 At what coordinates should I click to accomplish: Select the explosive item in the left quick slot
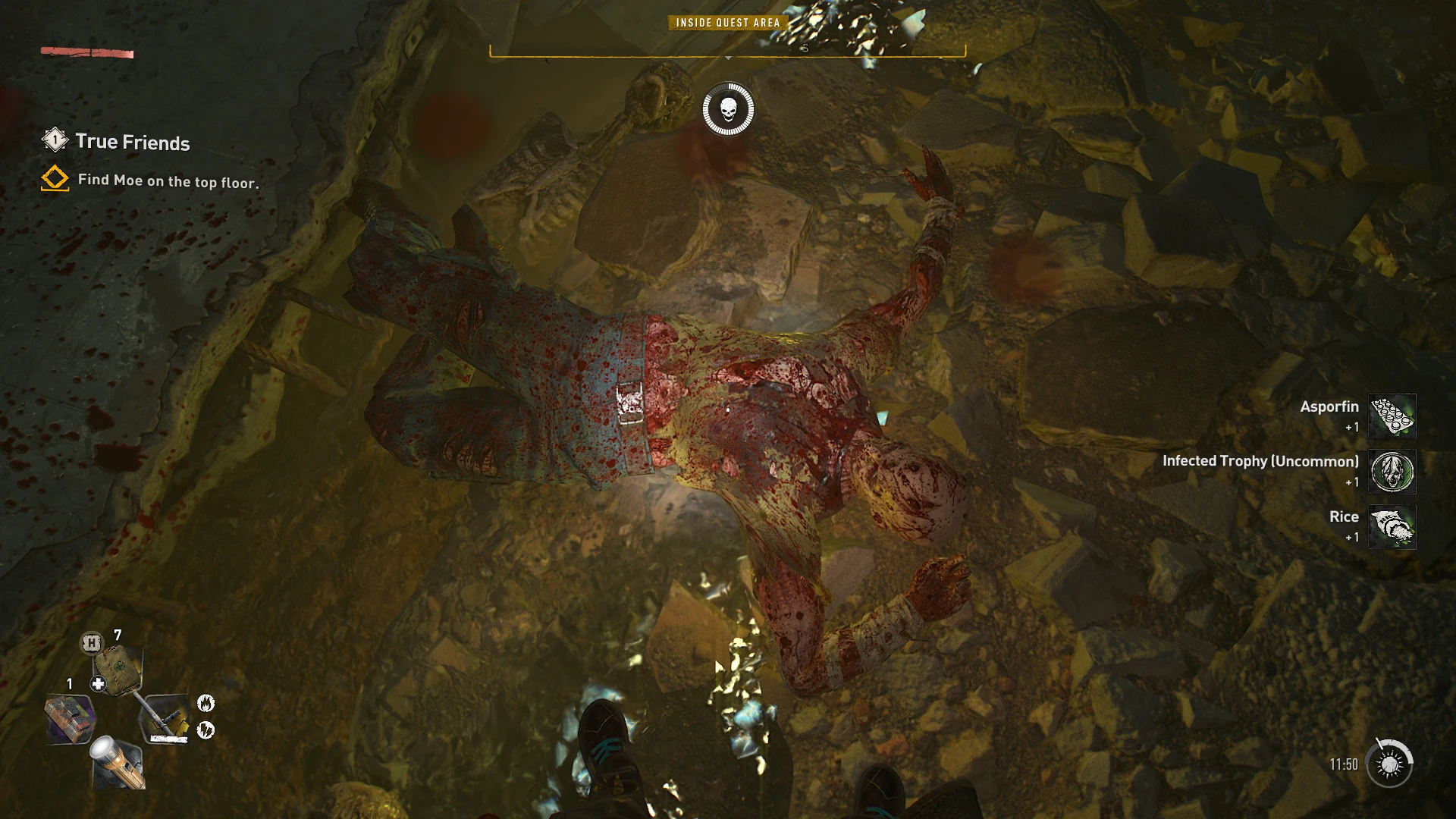[x=69, y=717]
